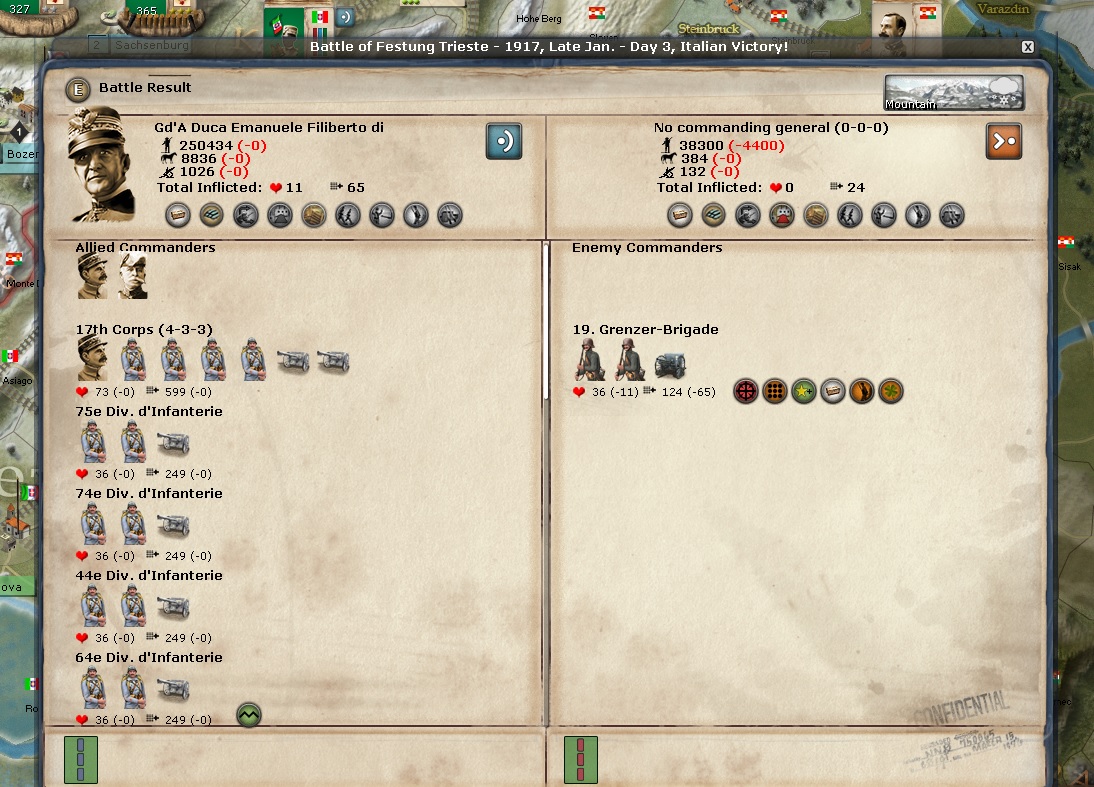The image size is (1094, 787).
Task: Select the 75e Div. d'Infanterie entry
Action: coord(149,411)
